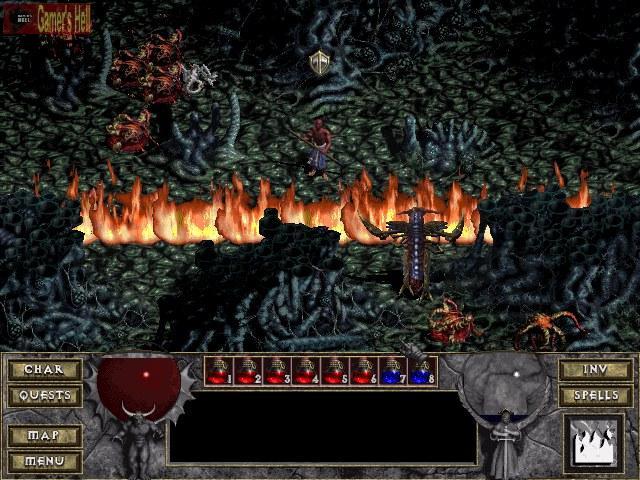This screenshot has height=480, width=640.
Task: Use the red potion in belt slot 4
Action: coord(305,372)
